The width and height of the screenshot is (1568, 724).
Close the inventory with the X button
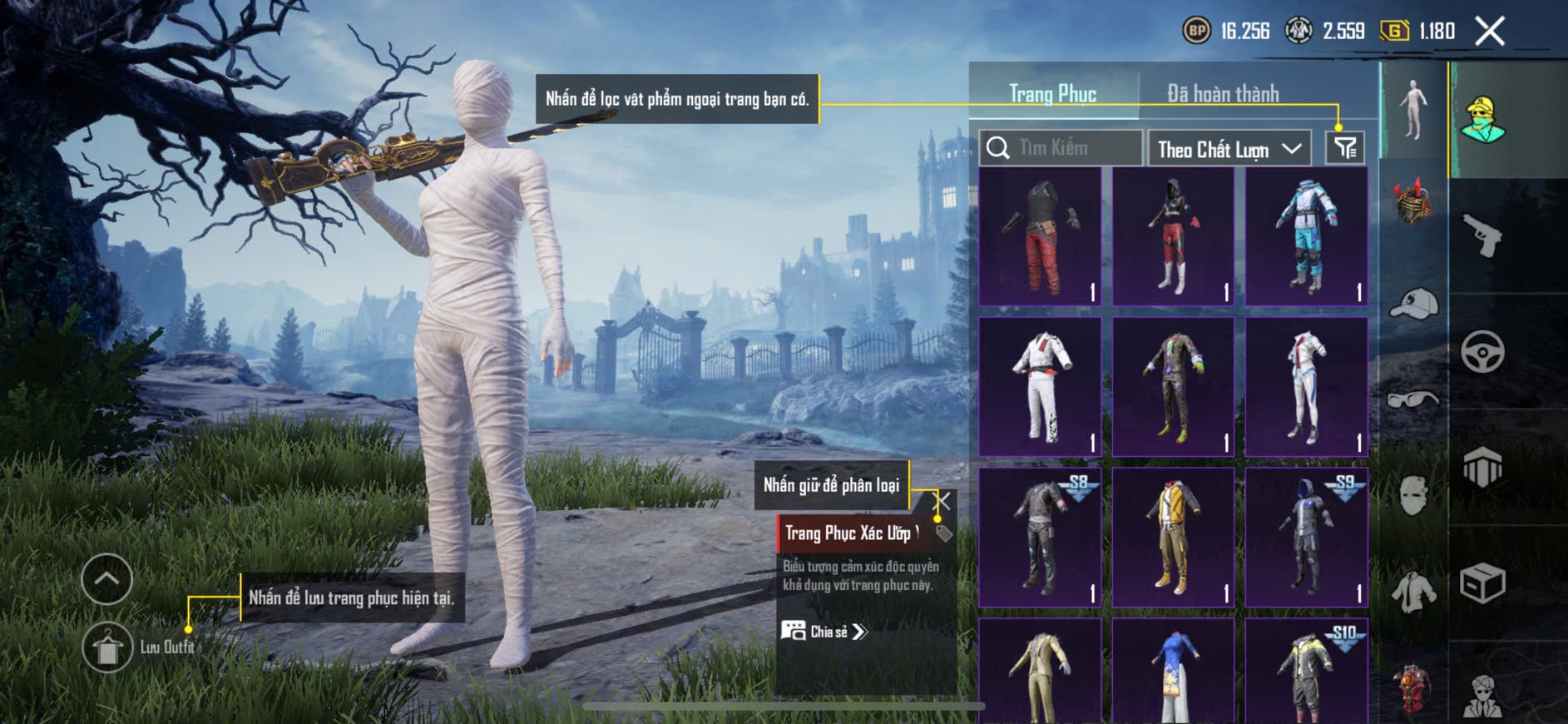pos(1490,32)
